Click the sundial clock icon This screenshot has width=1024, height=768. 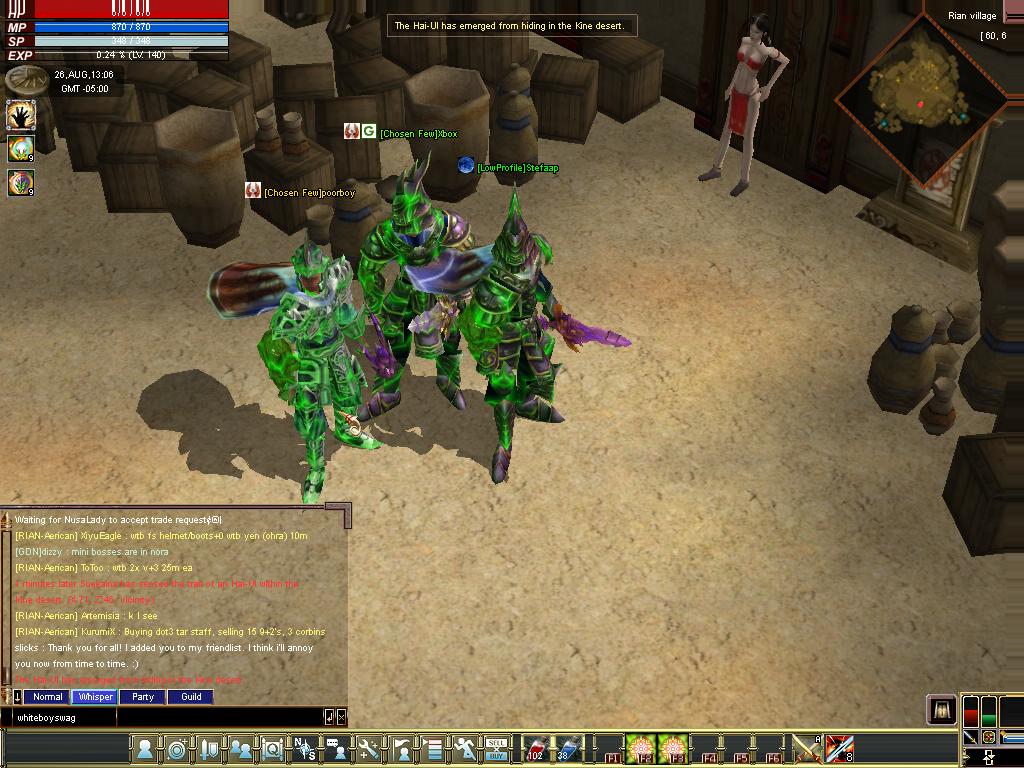click(x=22, y=80)
